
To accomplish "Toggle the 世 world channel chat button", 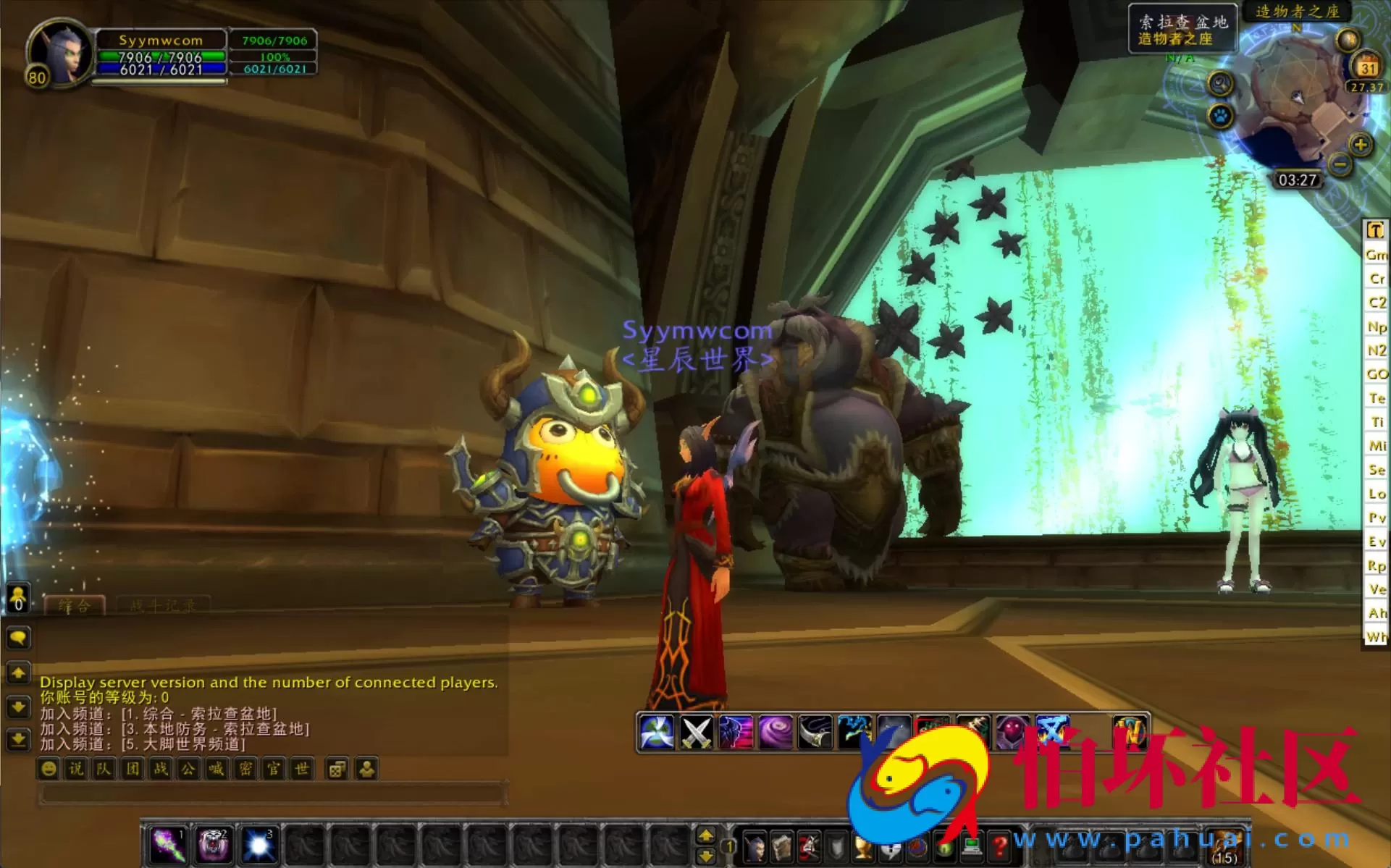I will [x=304, y=769].
